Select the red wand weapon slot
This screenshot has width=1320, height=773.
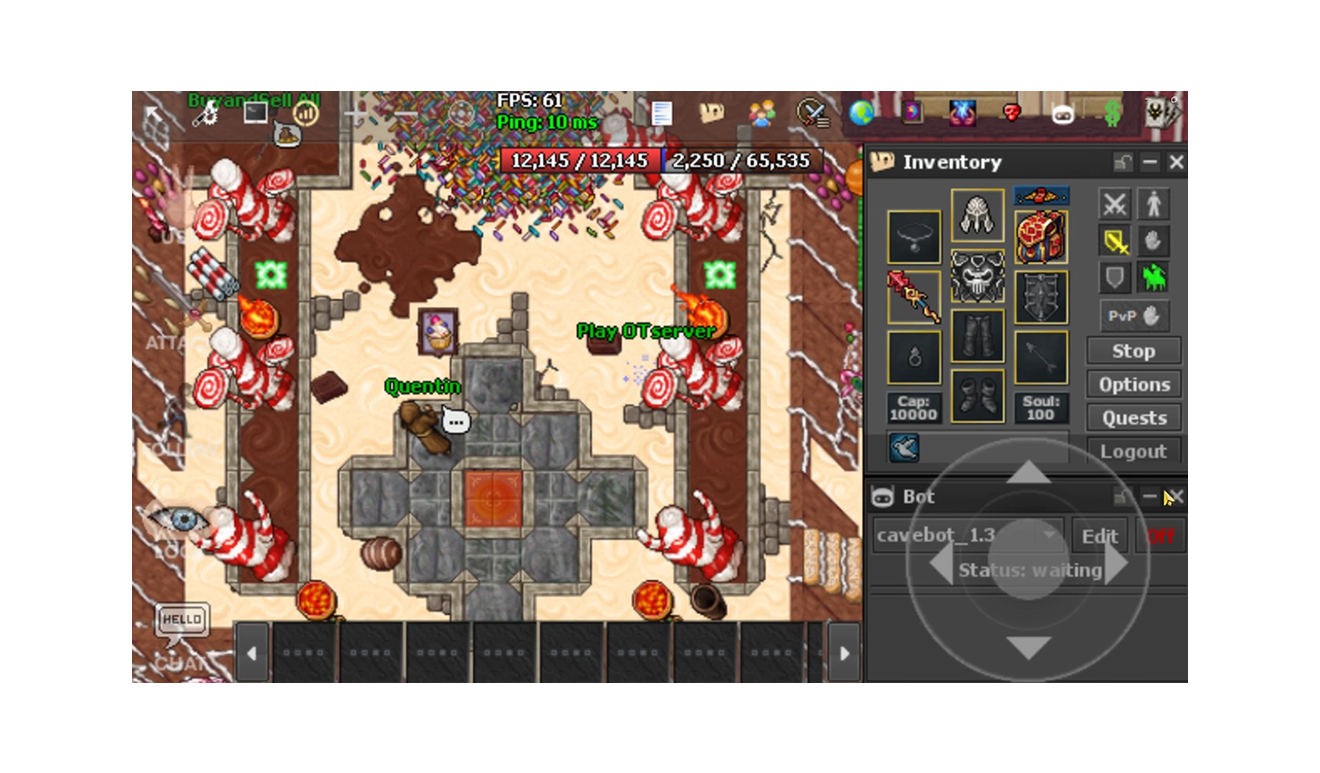[914, 297]
